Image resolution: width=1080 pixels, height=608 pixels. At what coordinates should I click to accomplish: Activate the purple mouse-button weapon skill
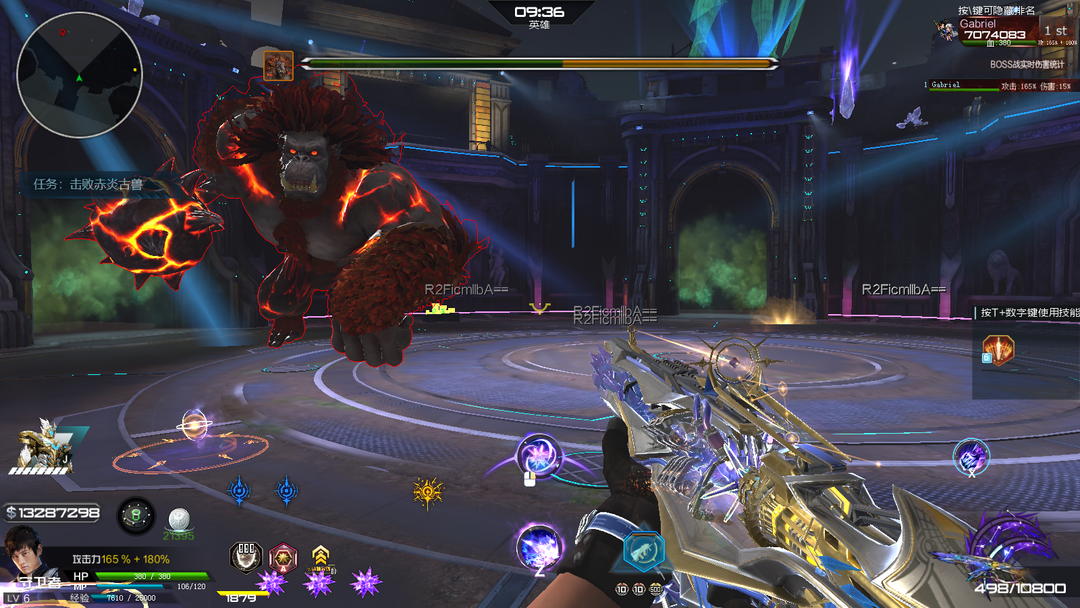[x=539, y=455]
